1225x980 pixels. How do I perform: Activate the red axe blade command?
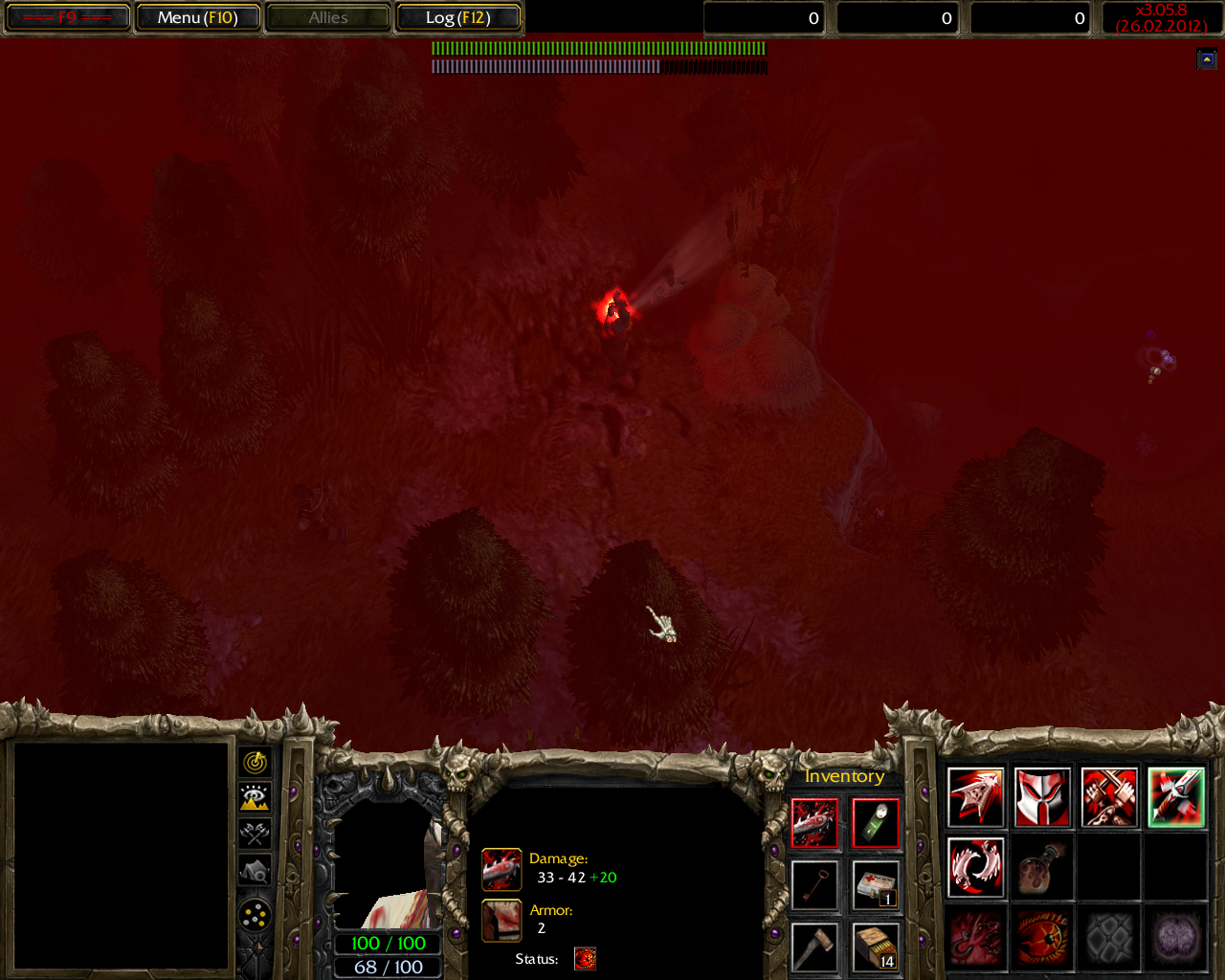point(975,797)
